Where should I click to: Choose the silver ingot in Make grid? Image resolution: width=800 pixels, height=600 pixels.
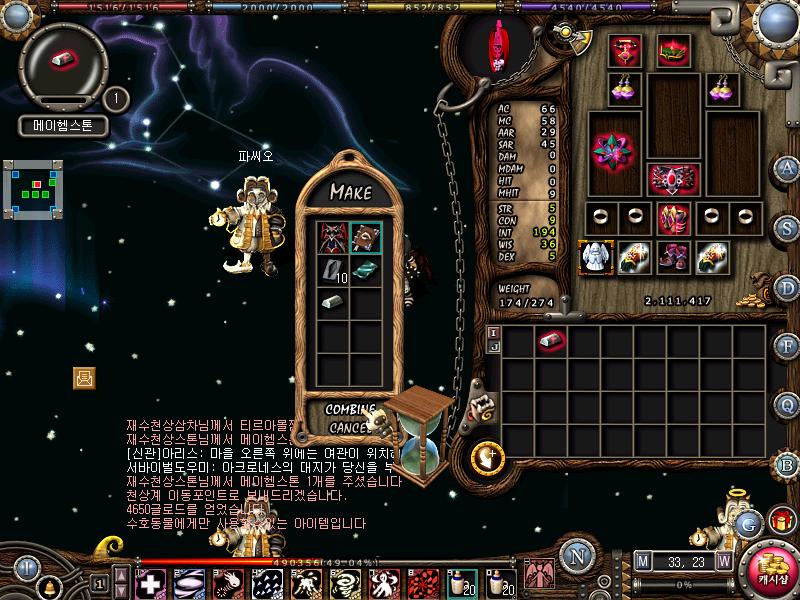pos(333,302)
